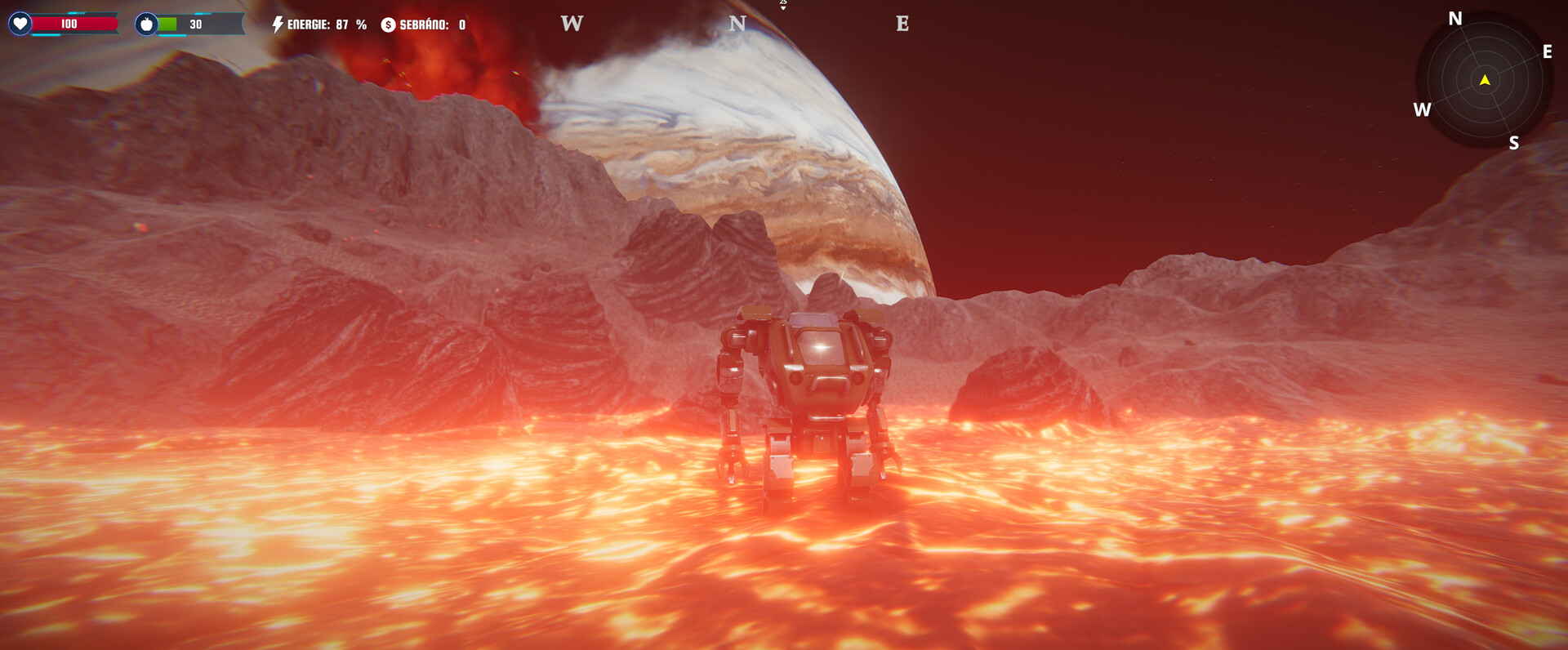Click the N letter on the top compass bar
The width and height of the screenshot is (1568, 650).
(x=737, y=24)
